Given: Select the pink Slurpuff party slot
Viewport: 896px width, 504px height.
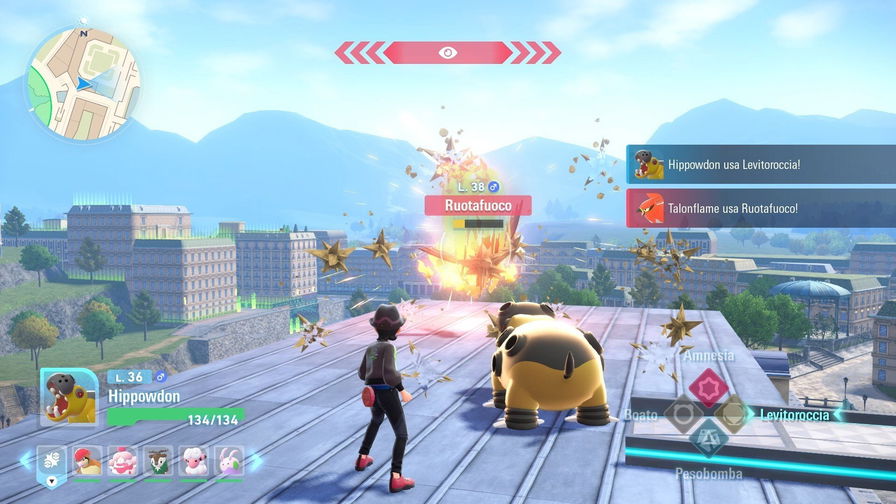Looking at the screenshot, I should [123, 460].
